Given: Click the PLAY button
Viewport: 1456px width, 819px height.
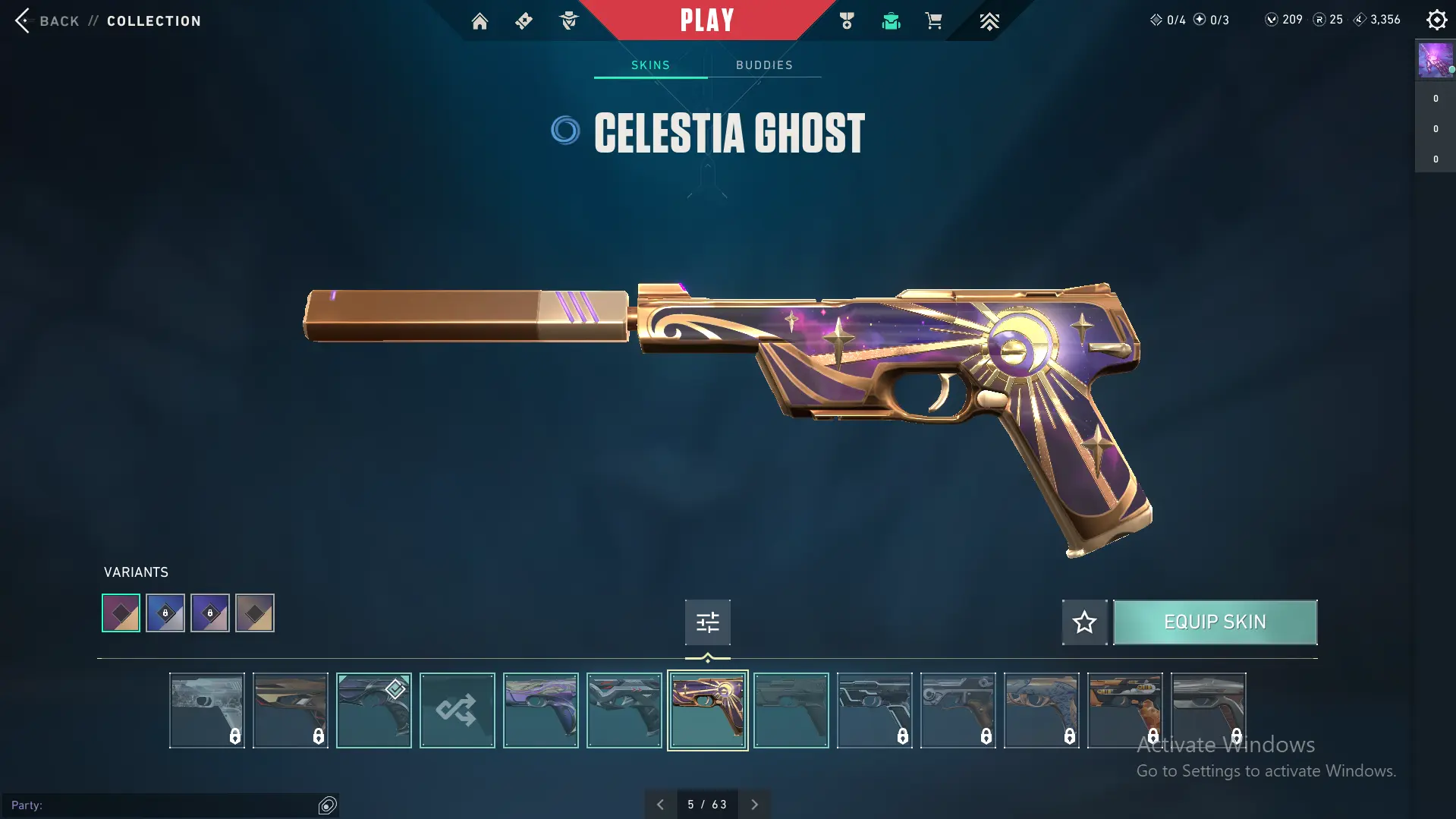Looking at the screenshot, I should (x=706, y=20).
